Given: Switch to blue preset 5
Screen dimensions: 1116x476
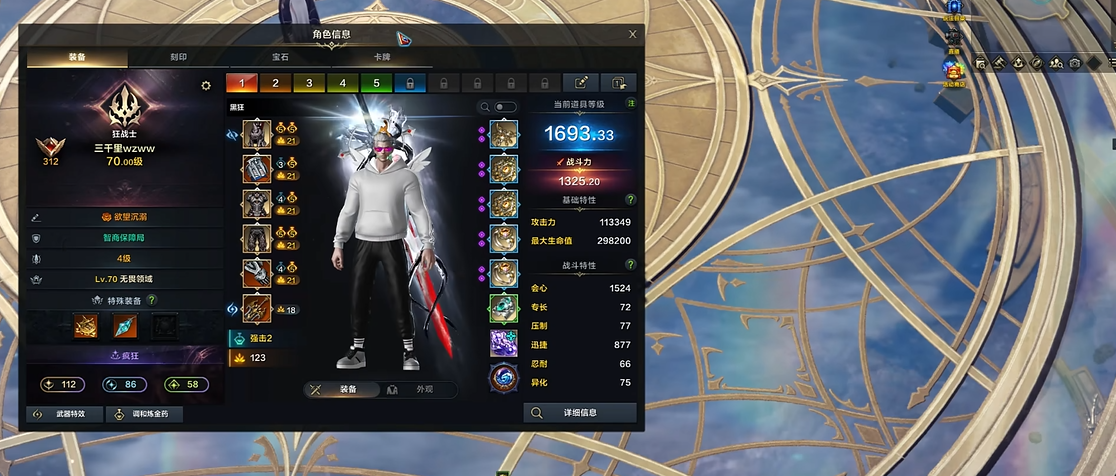Looking at the screenshot, I should pos(376,83).
